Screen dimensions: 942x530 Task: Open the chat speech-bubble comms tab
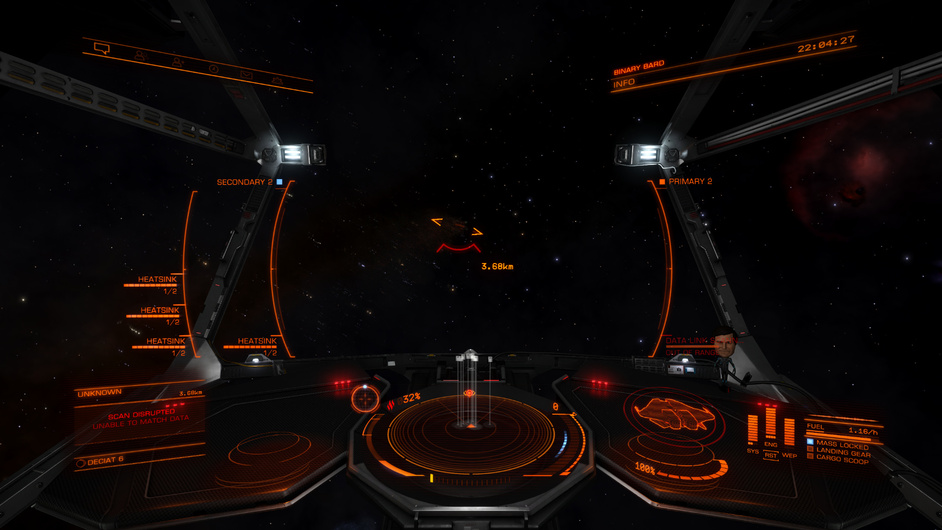tap(101, 48)
